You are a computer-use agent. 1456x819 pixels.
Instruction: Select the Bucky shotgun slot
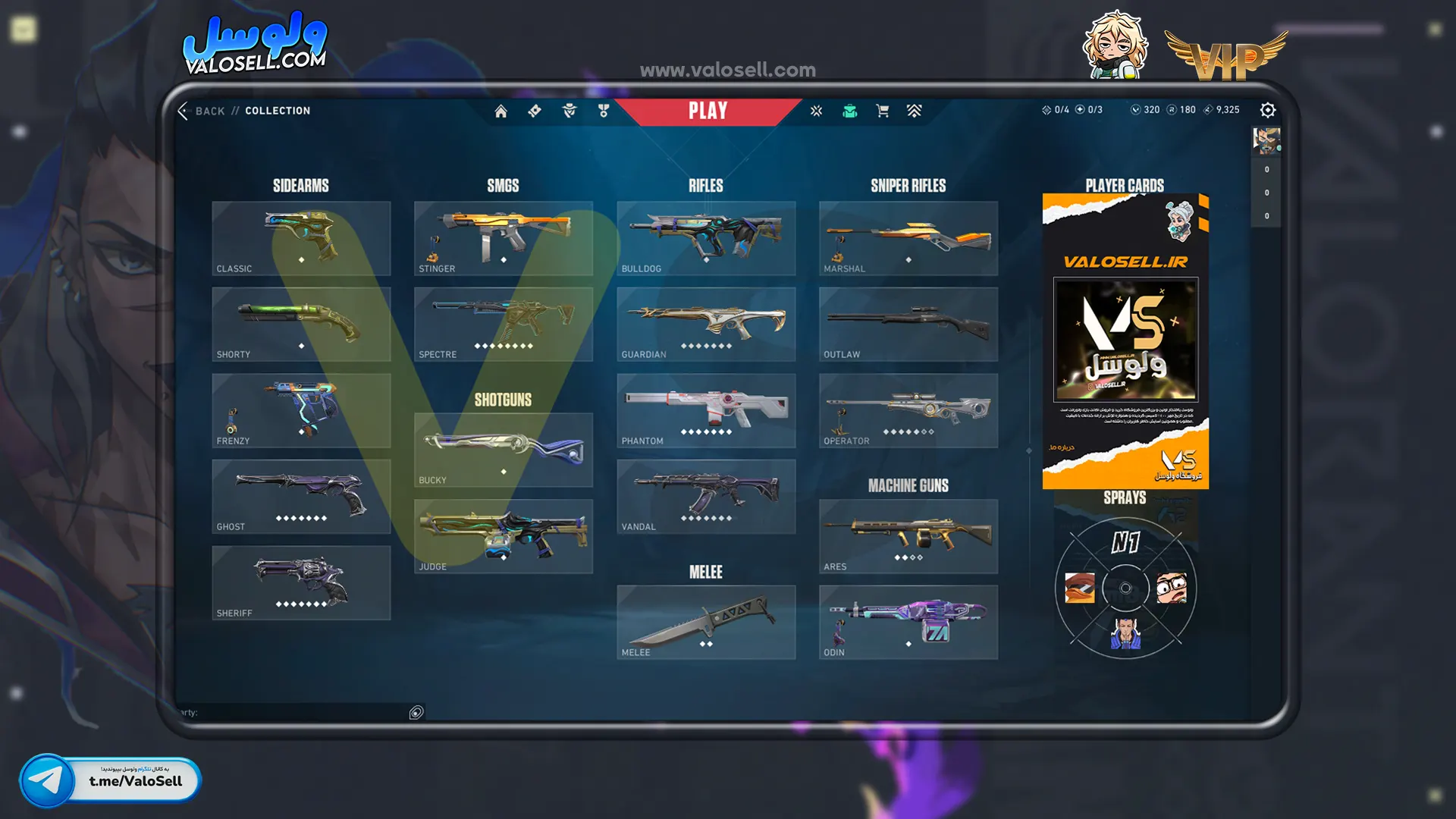(503, 450)
